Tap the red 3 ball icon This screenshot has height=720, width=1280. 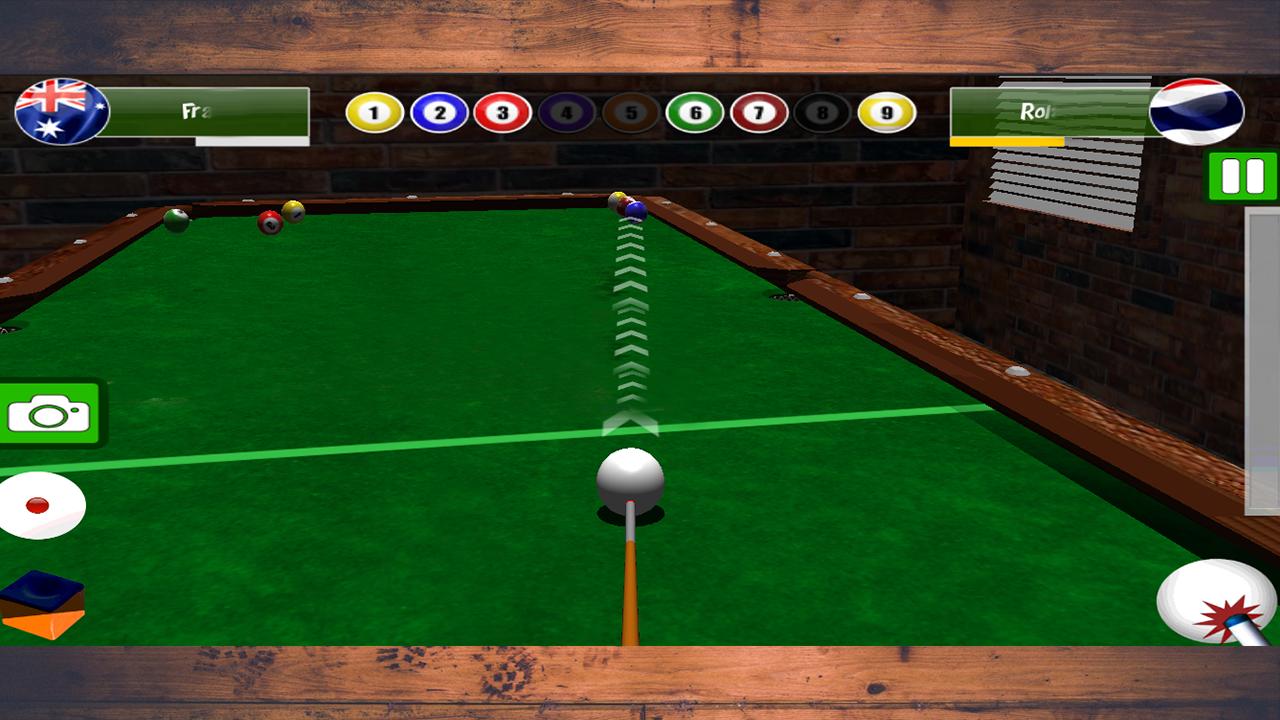click(503, 113)
